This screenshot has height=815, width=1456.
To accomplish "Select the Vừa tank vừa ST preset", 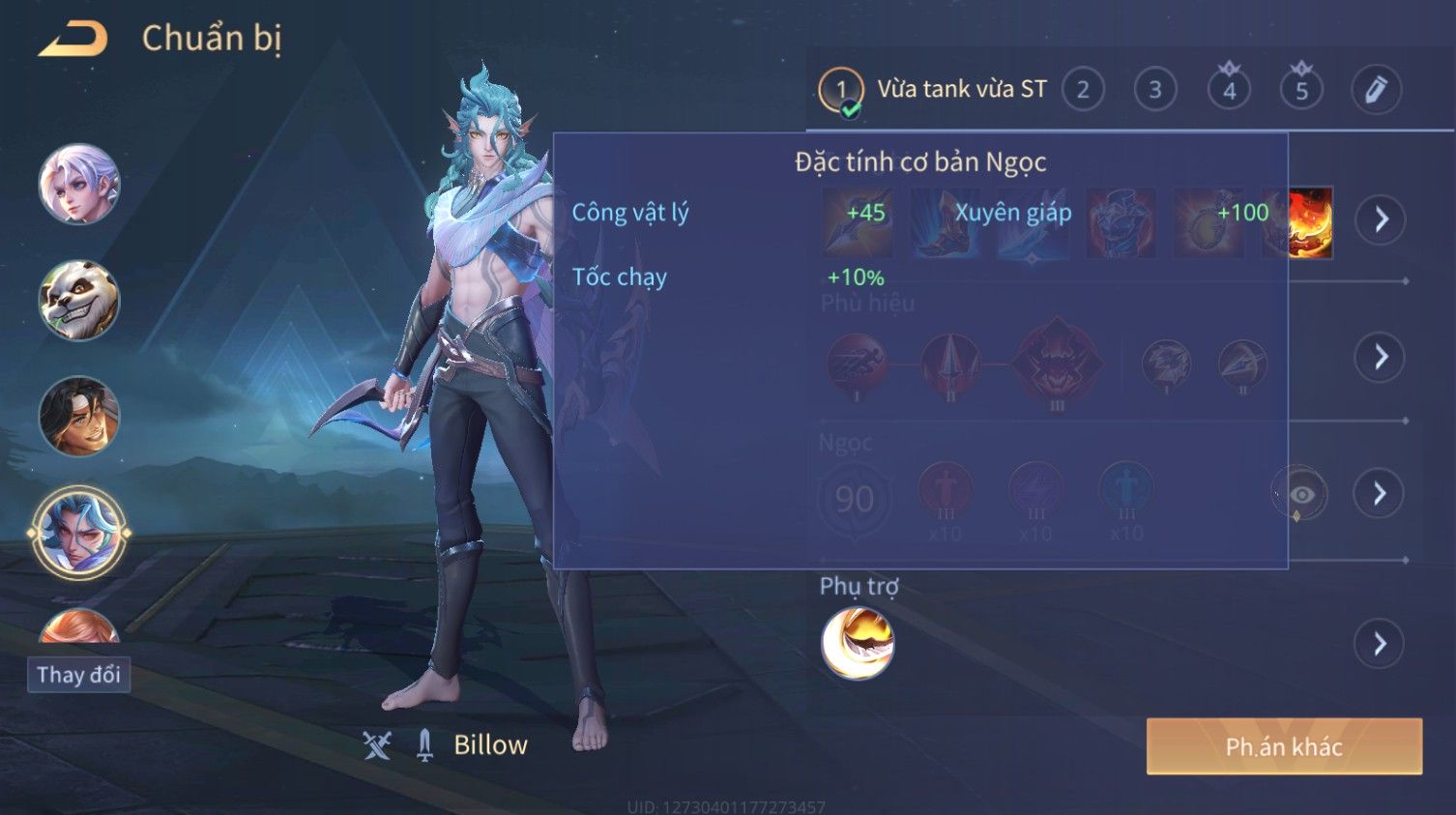I will pos(961,90).
